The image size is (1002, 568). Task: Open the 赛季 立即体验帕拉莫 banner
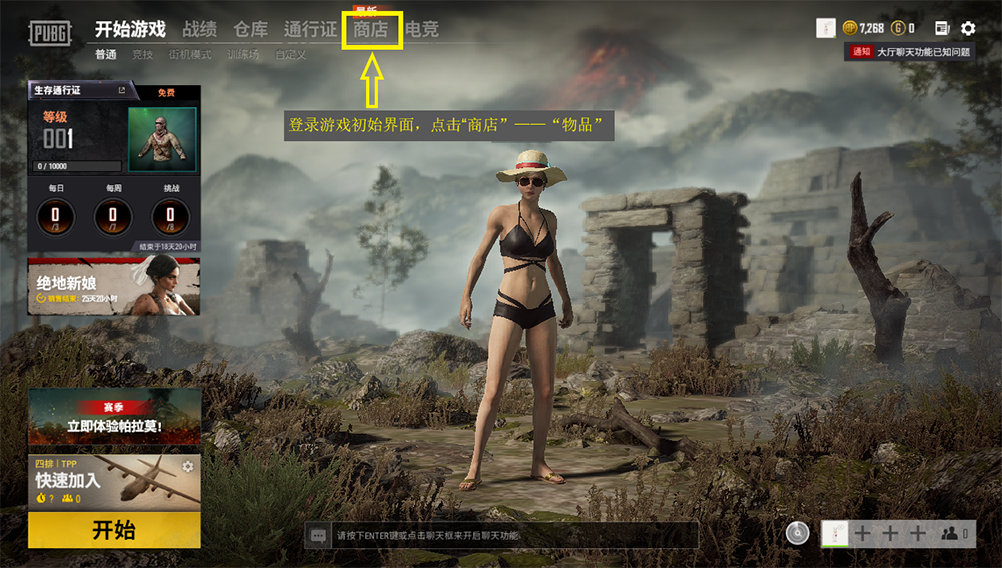pos(114,417)
